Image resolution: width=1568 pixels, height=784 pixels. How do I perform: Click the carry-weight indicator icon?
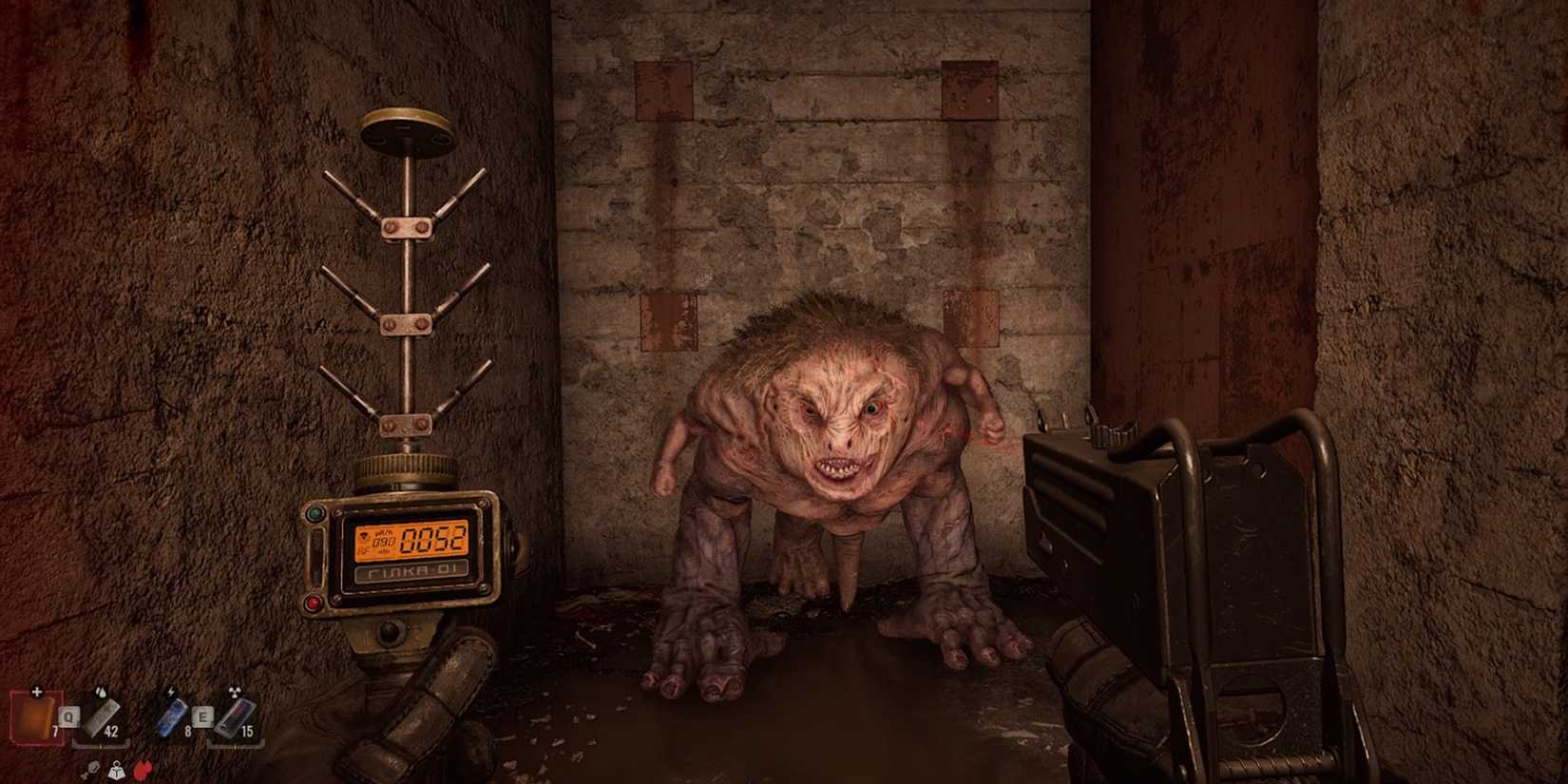[x=117, y=771]
